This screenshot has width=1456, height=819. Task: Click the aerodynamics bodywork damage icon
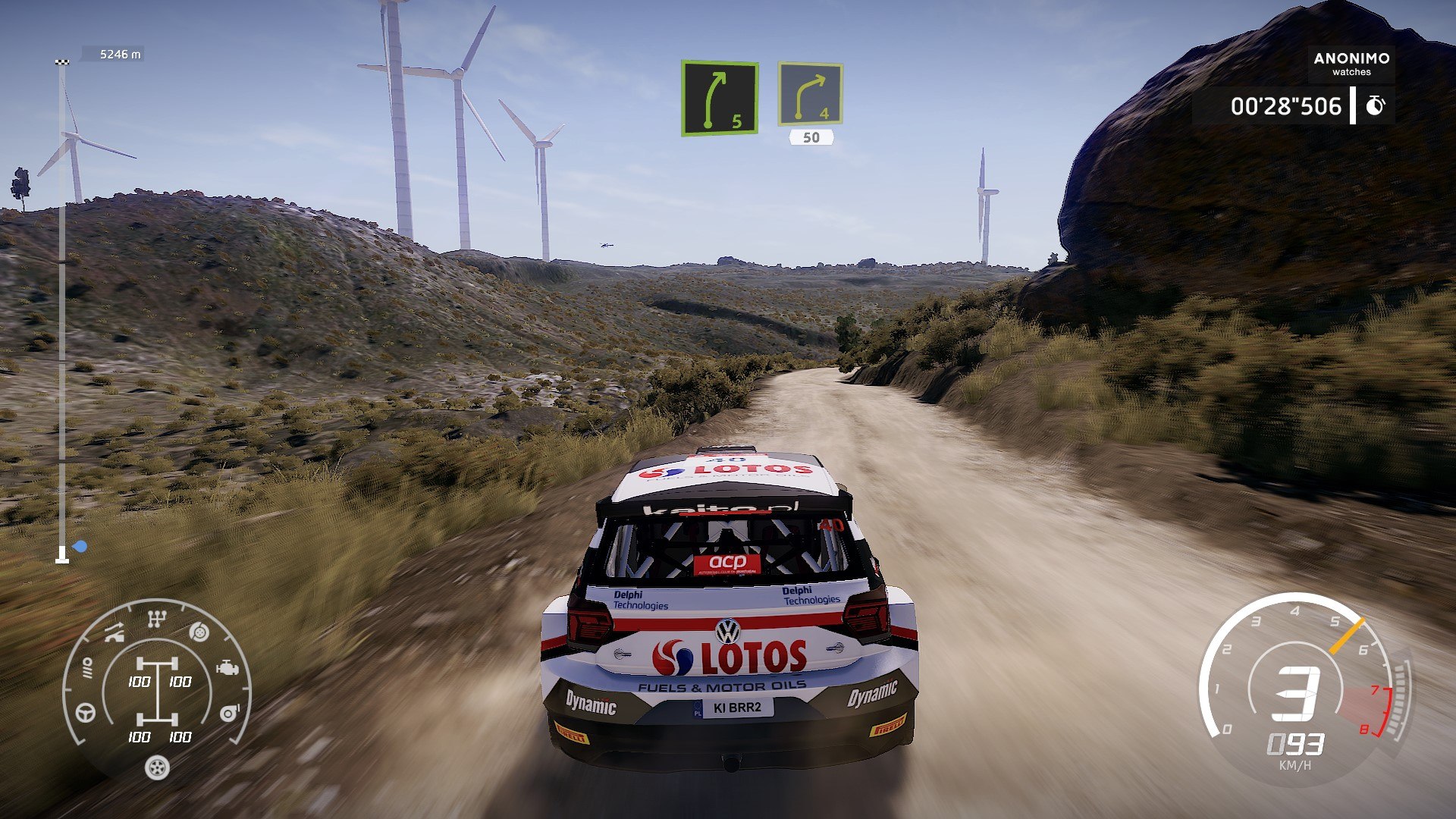[x=114, y=632]
